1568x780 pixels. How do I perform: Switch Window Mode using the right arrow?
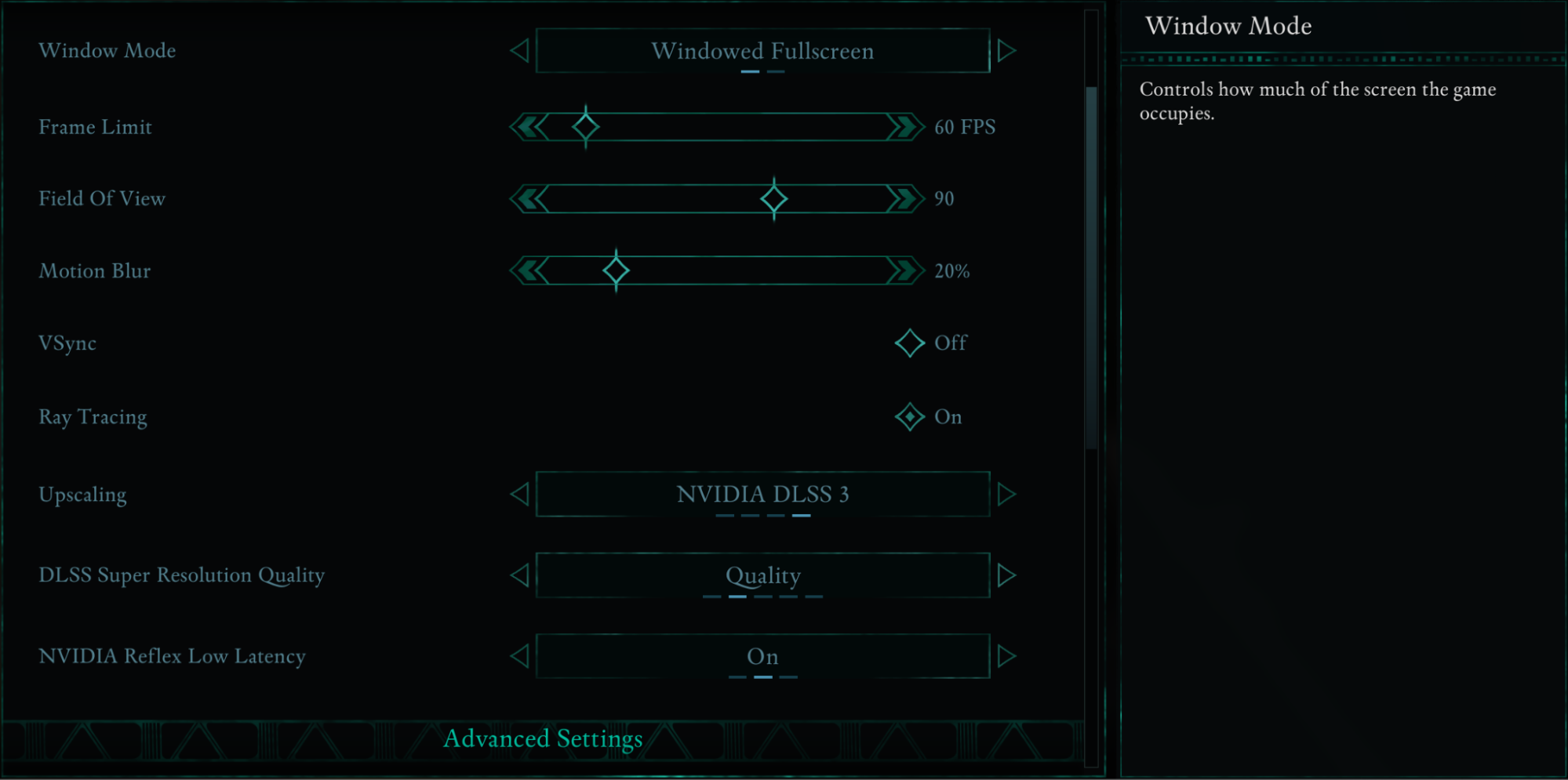tap(1008, 50)
